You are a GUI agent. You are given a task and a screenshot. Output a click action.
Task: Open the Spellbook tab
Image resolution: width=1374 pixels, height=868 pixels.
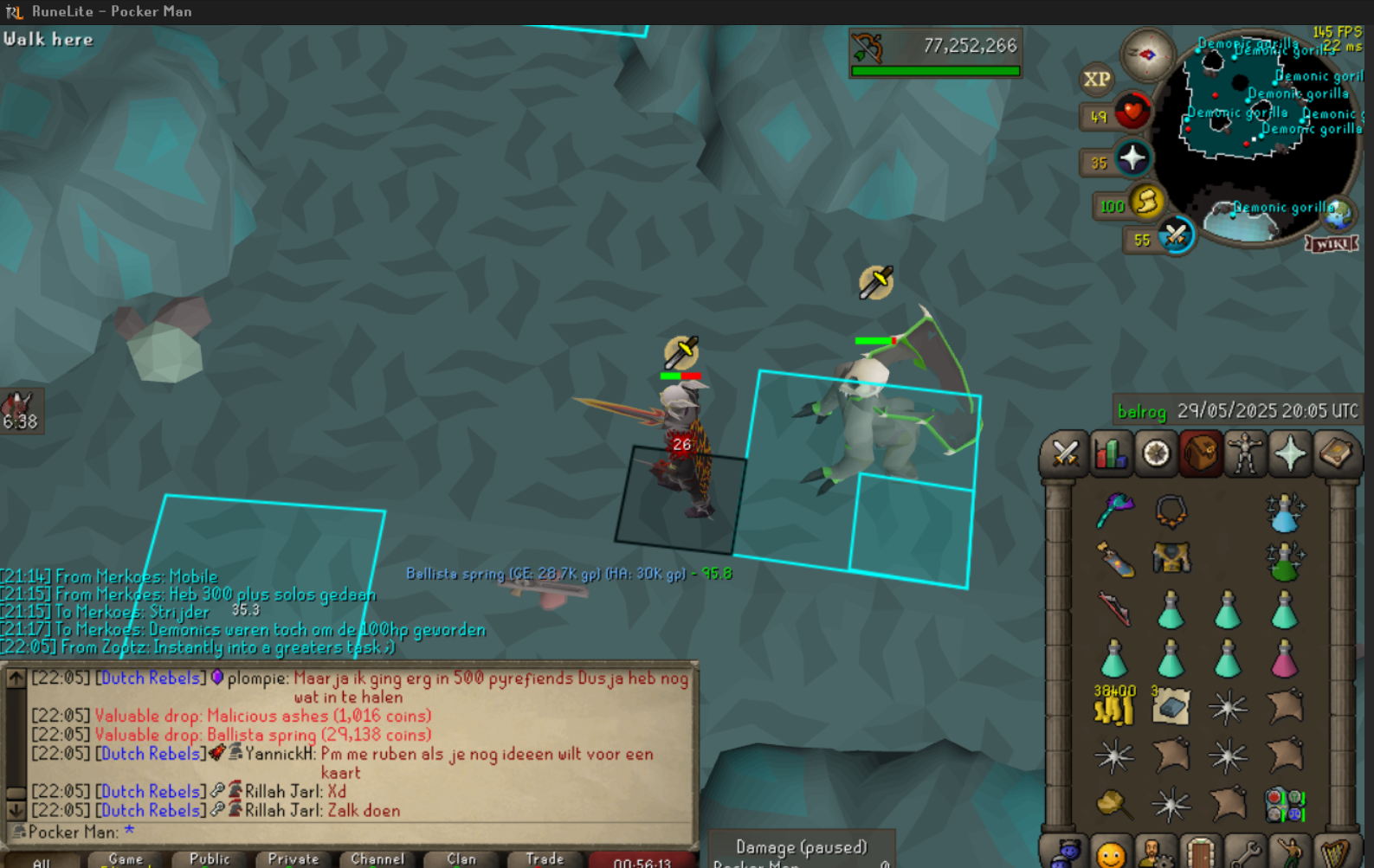point(1335,453)
